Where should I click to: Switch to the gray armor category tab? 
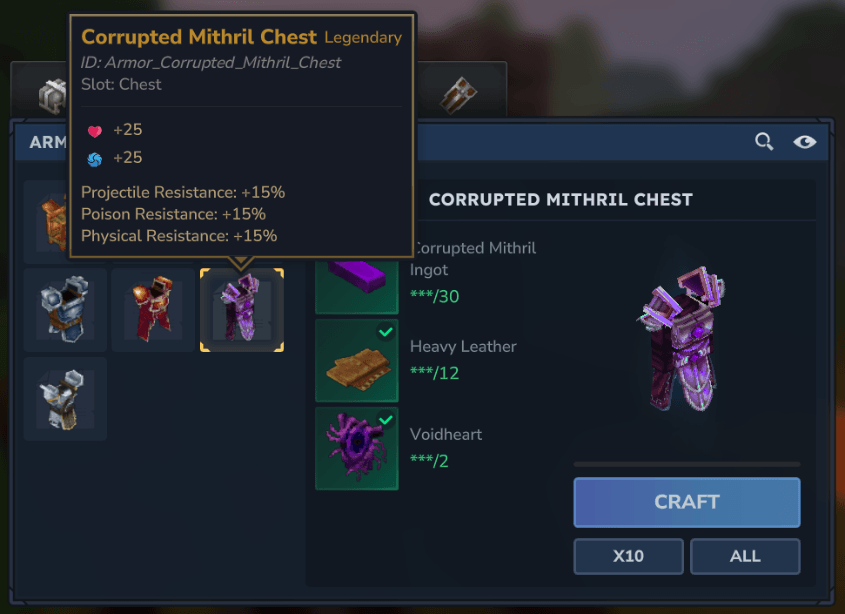(52, 95)
